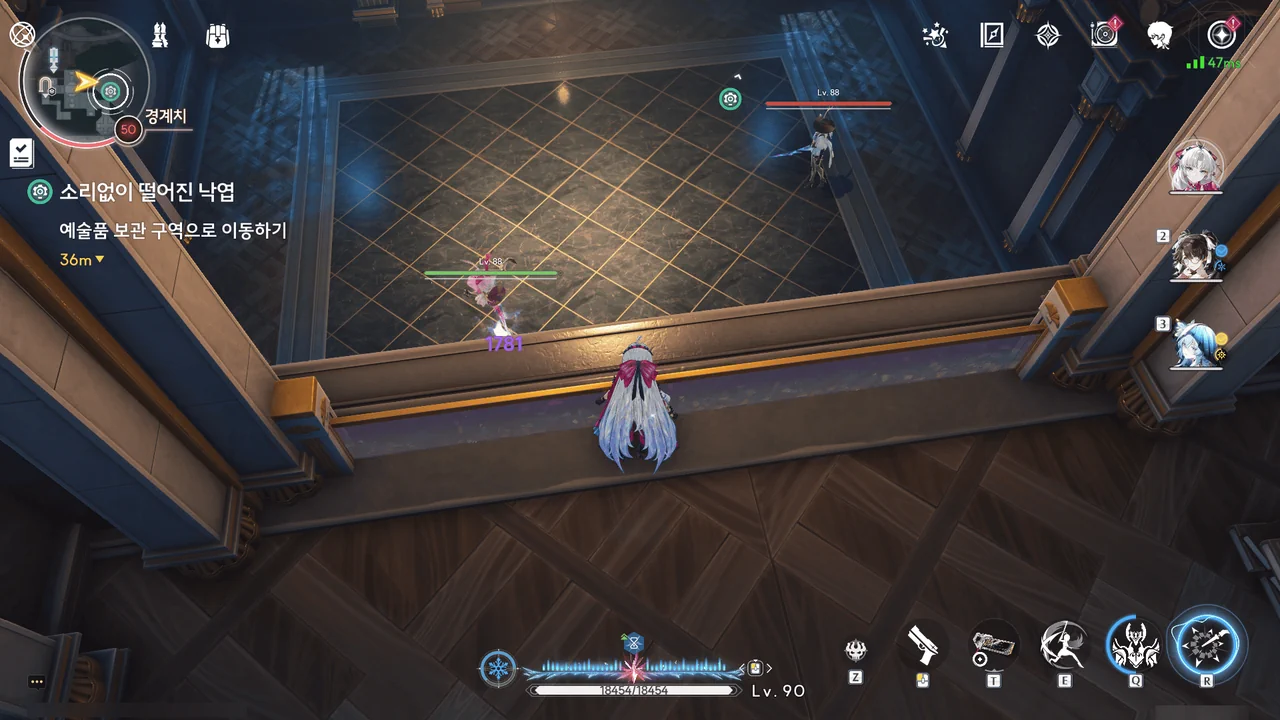The height and width of the screenshot is (720, 1280).
Task: Open the quest checklist icon
Action: pyautogui.click(x=21, y=153)
